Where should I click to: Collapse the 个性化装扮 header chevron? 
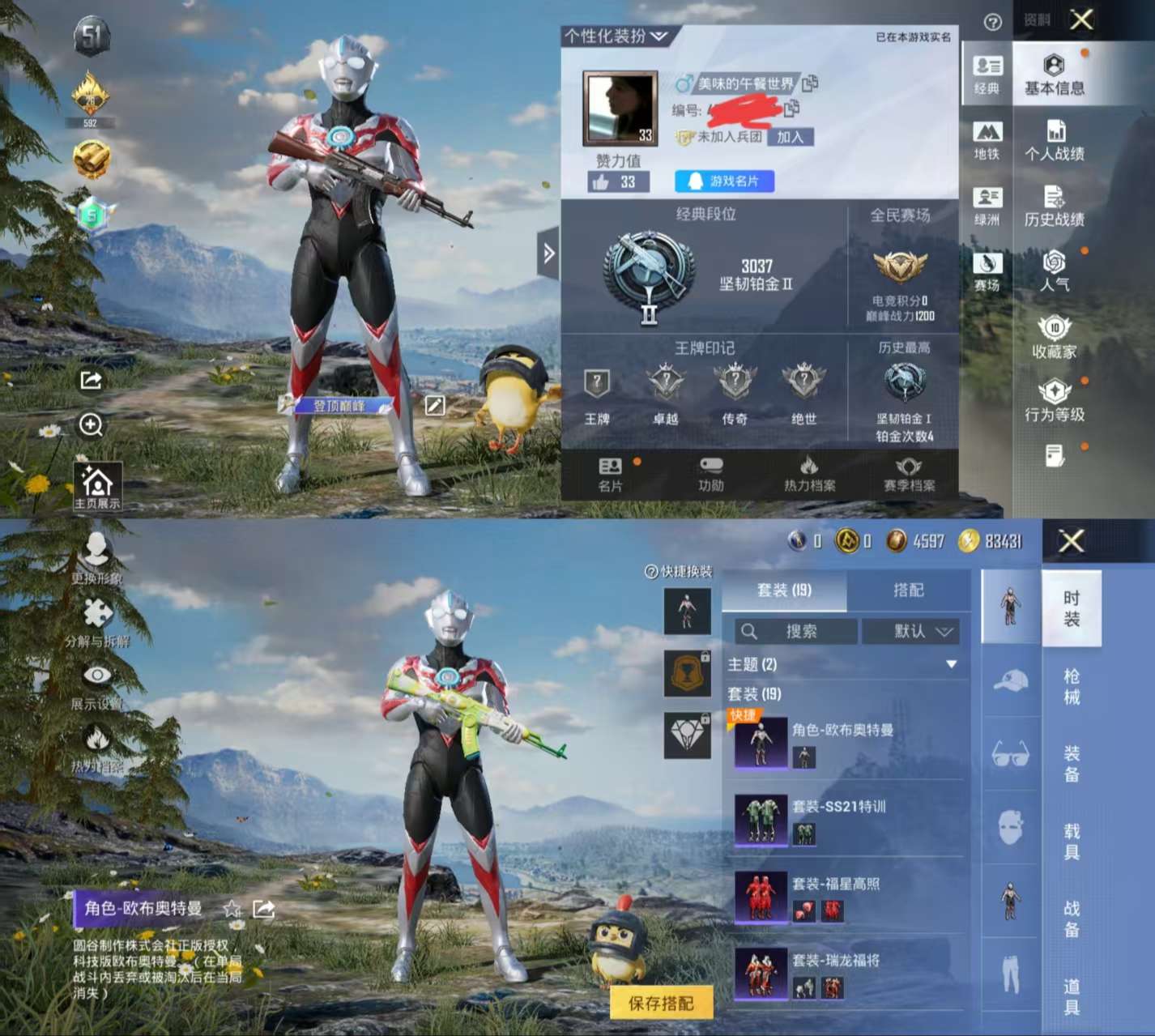click(659, 36)
